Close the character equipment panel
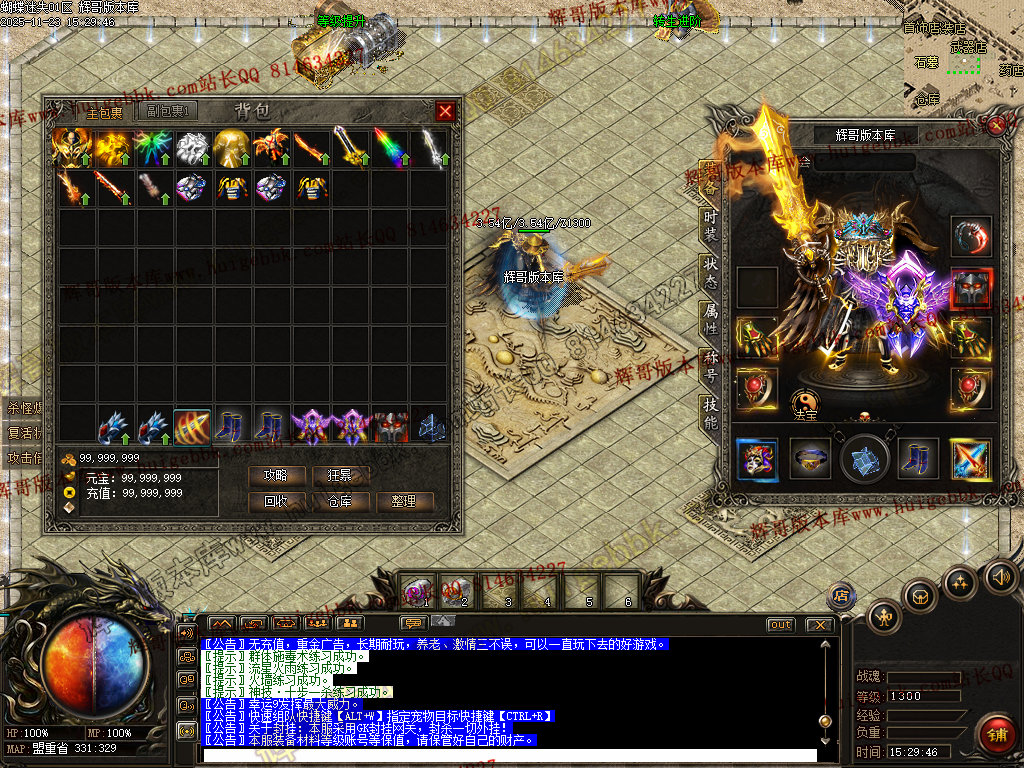Viewport: 1024px width, 768px height. 996,126
